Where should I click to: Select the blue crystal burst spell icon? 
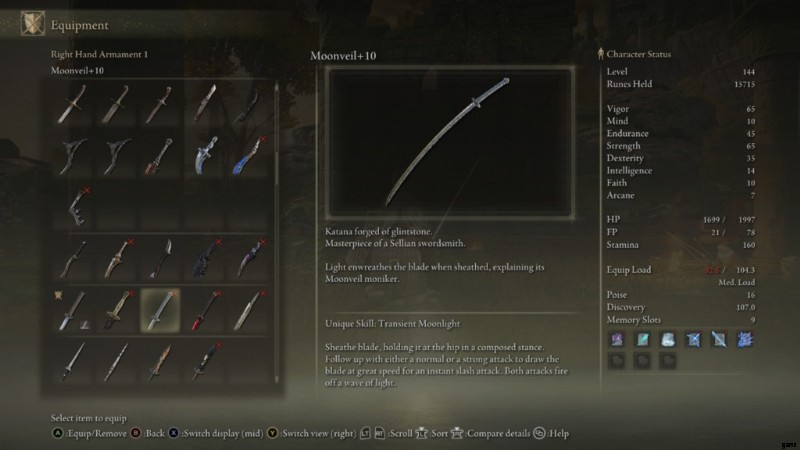pos(747,340)
